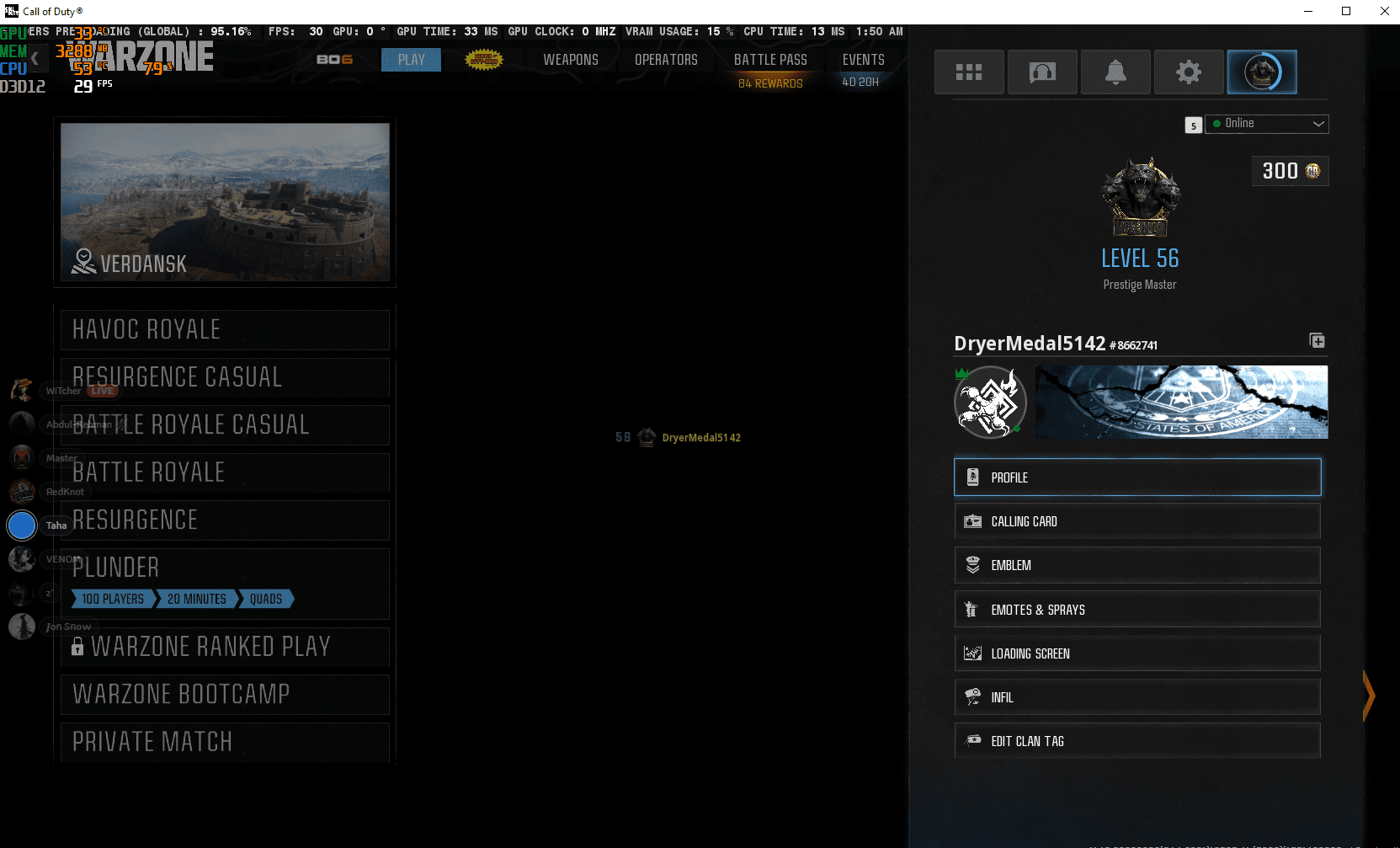Image resolution: width=1400 pixels, height=848 pixels.
Task: Select your player identity portrait icon
Action: pyautogui.click(x=1262, y=72)
